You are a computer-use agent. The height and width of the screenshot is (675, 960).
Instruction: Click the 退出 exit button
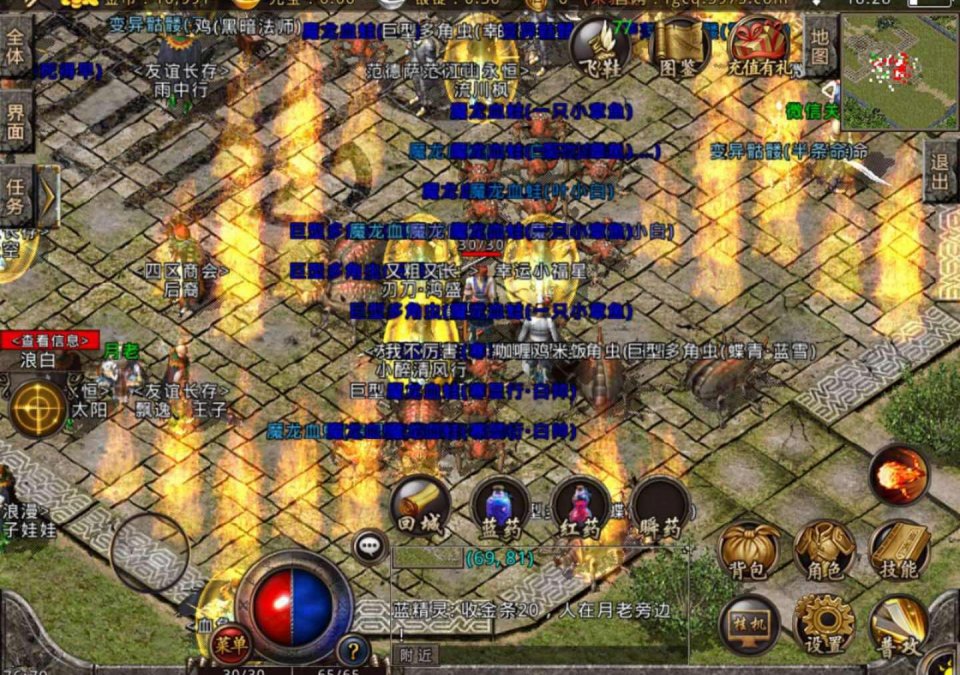(x=941, y=171)
